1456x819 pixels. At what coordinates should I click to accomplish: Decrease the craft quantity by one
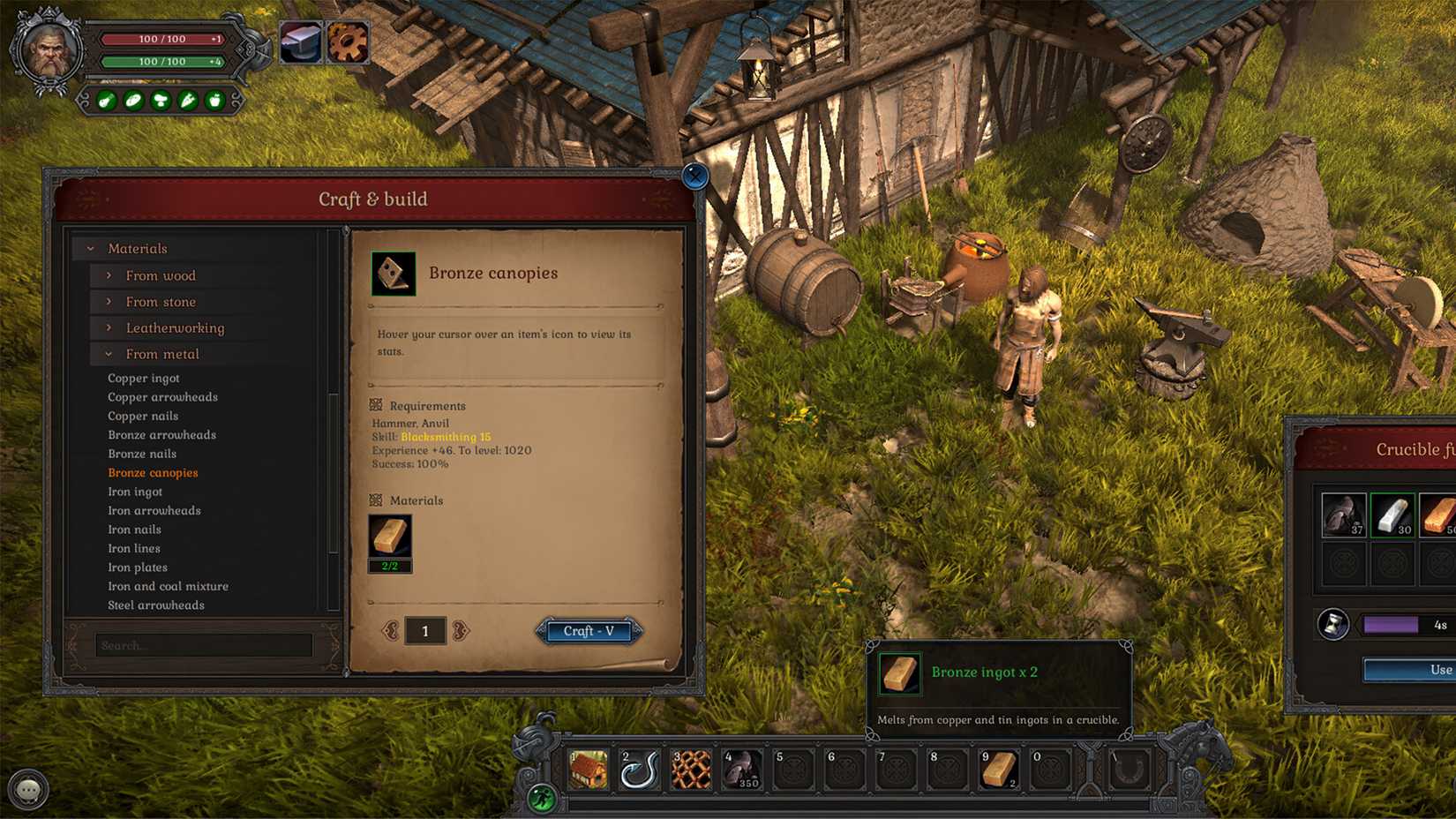389,630
